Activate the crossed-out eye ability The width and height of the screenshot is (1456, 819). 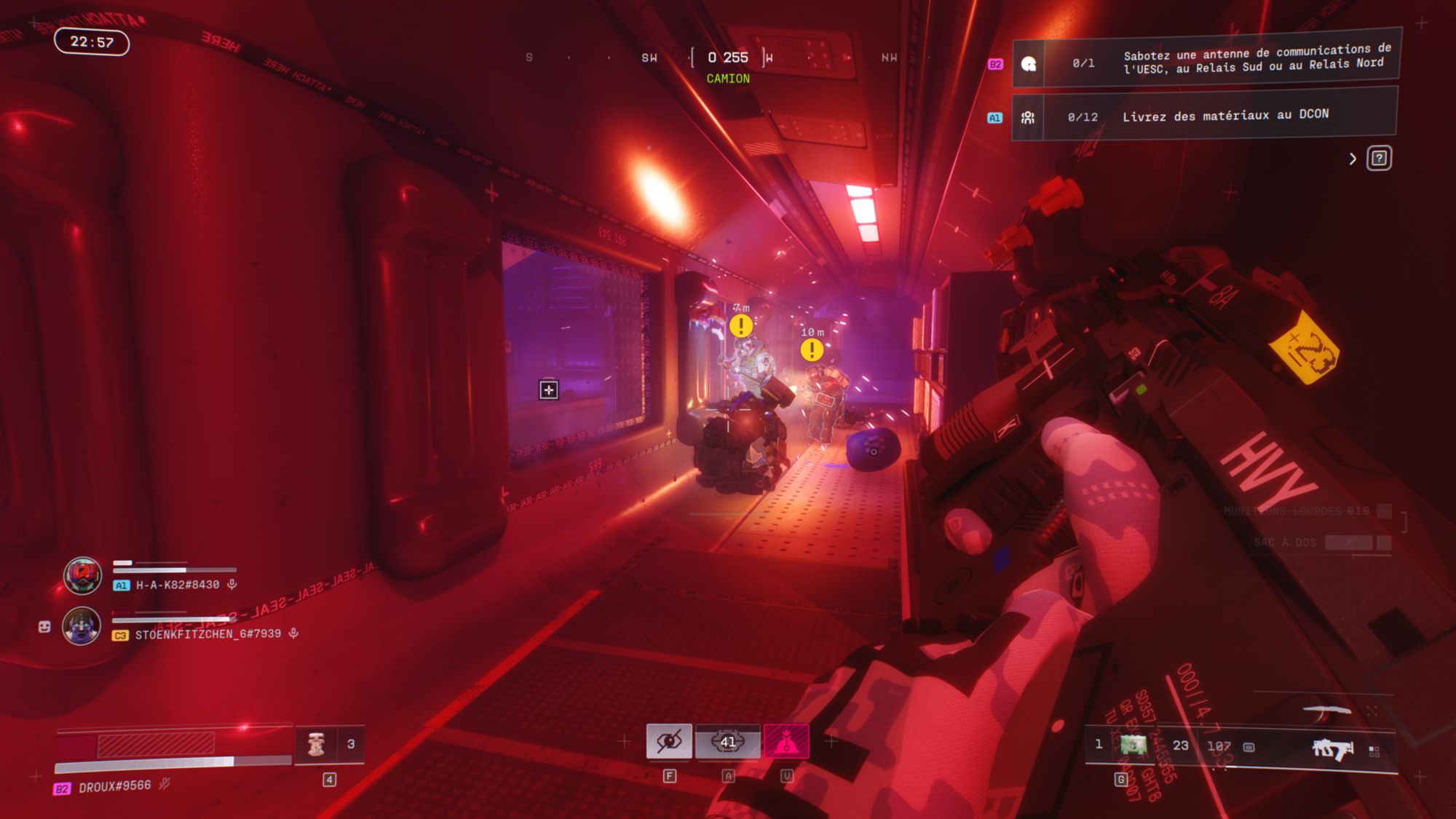(x=669, y=742)
